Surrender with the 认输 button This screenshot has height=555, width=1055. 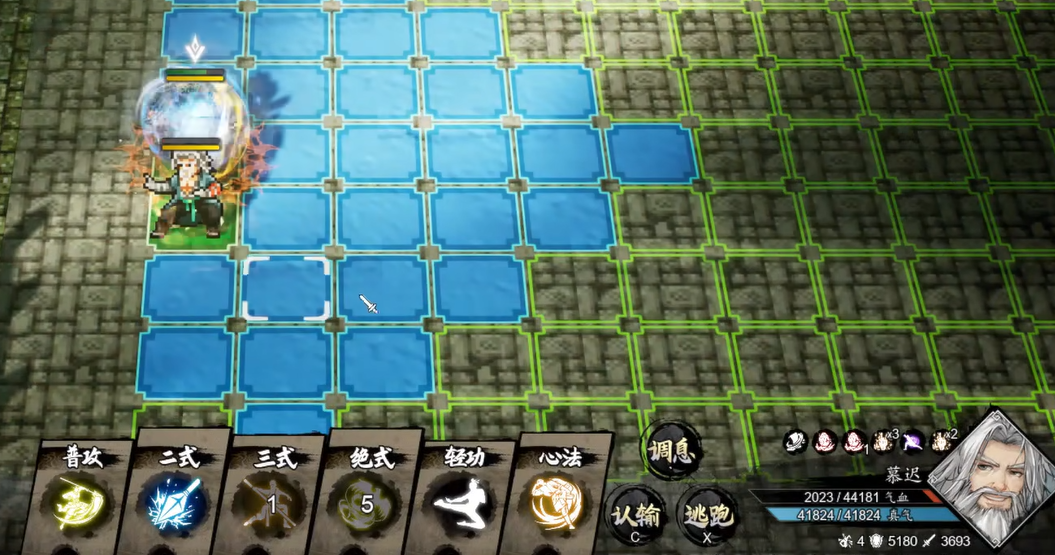[636, 514]
